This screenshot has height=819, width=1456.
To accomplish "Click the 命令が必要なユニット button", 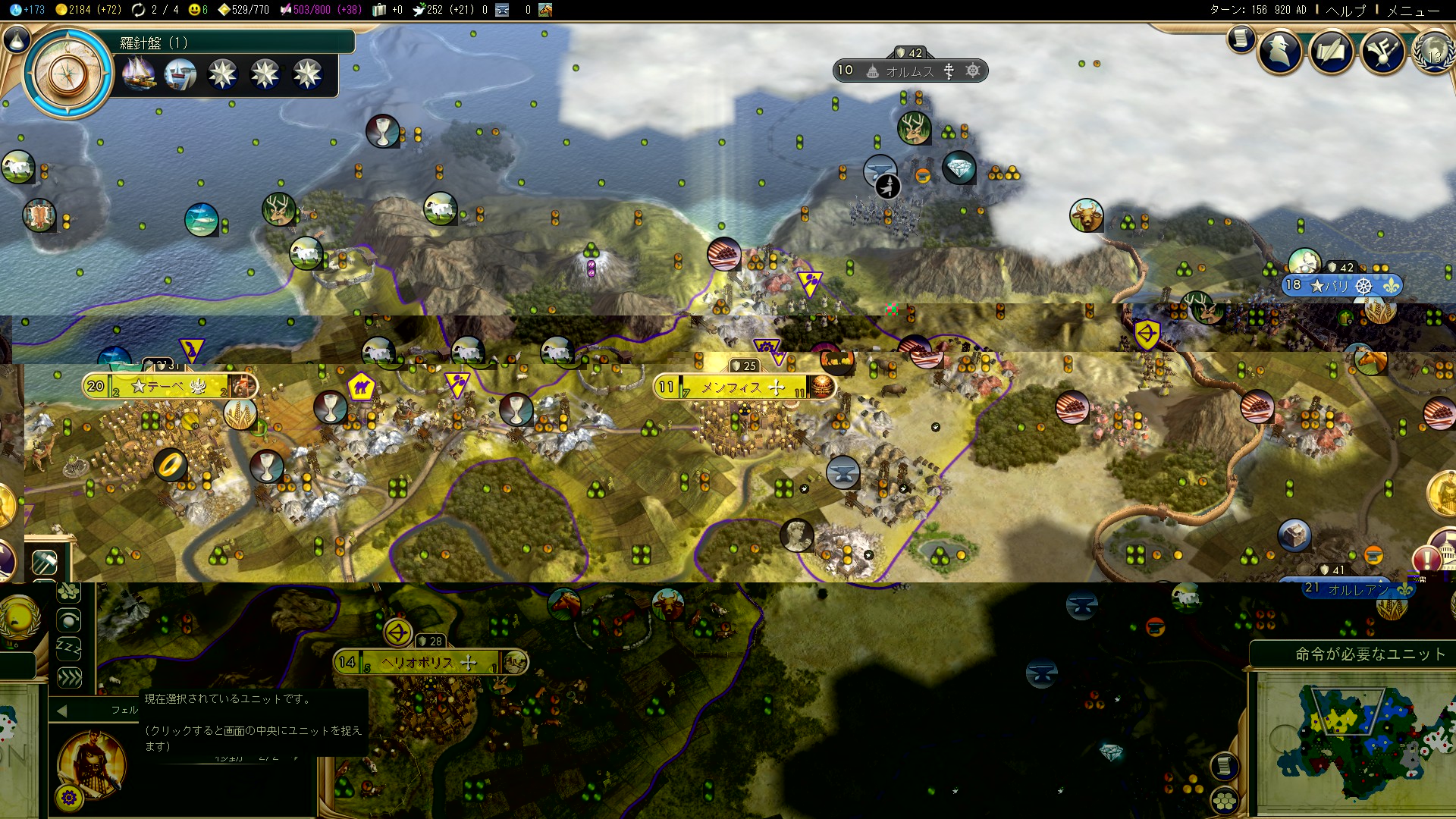I will point(1370,654).
